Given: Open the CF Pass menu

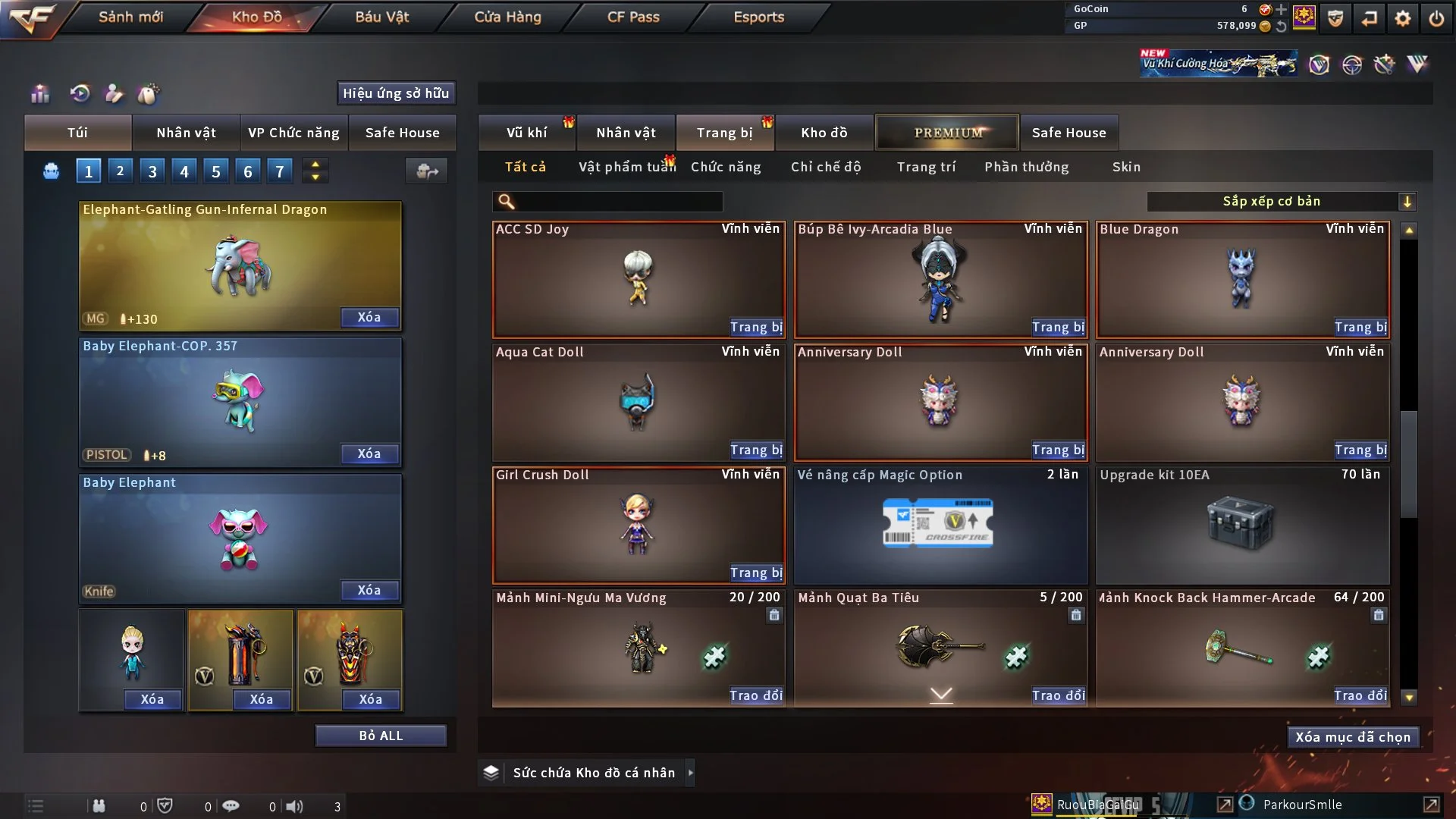Looking at the screenshot, I should tap(633, 17).
